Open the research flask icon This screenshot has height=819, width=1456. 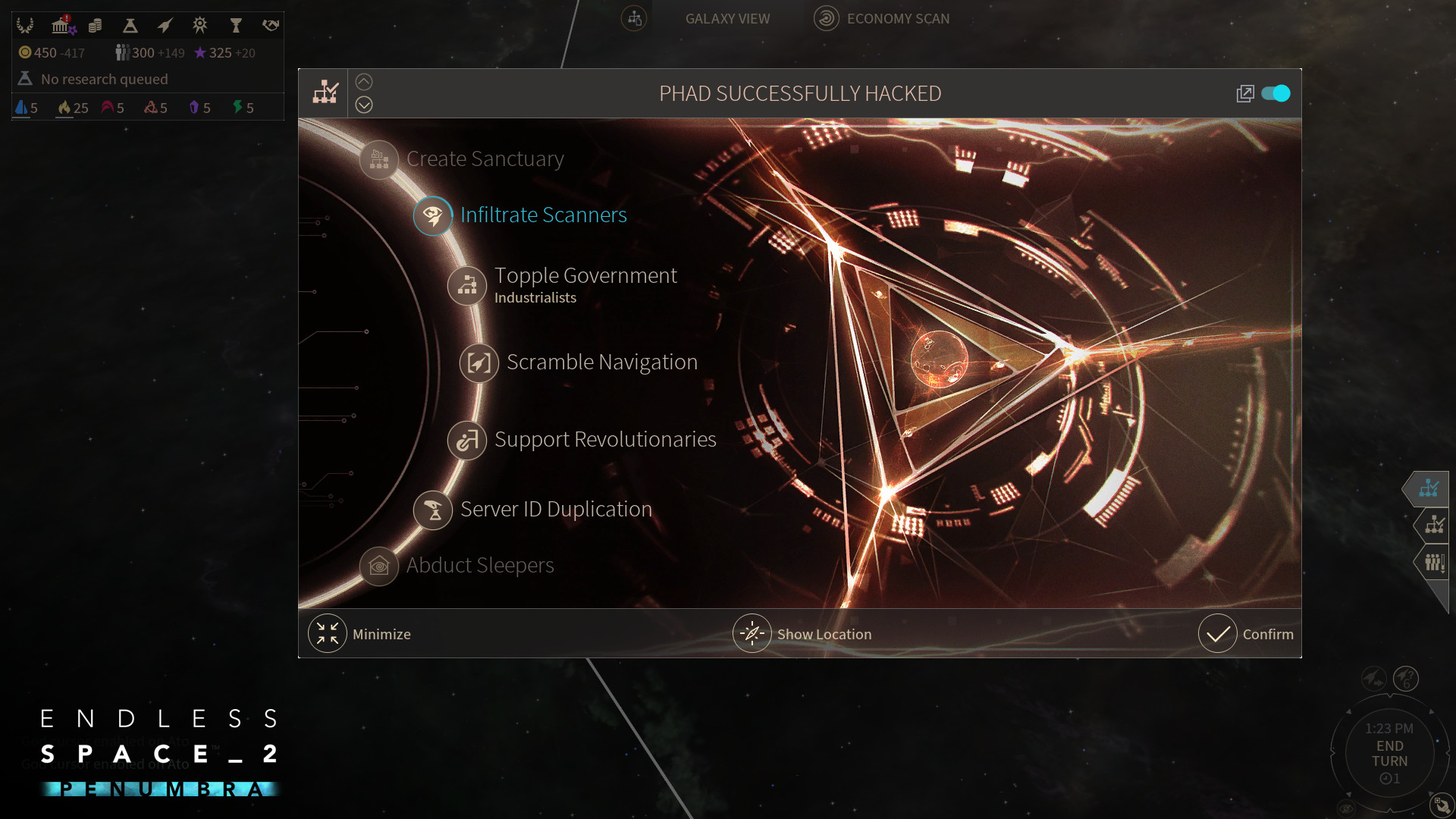[x=130, y=25]
